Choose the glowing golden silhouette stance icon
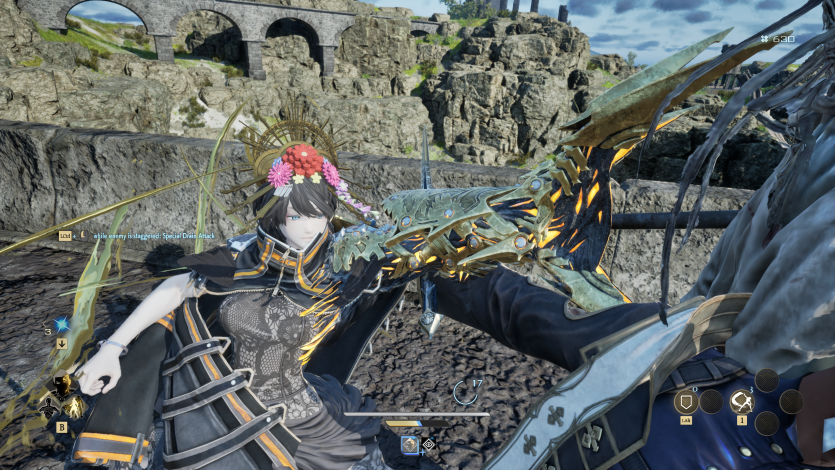Screen dimensions: 835x470 pos(75,406)
